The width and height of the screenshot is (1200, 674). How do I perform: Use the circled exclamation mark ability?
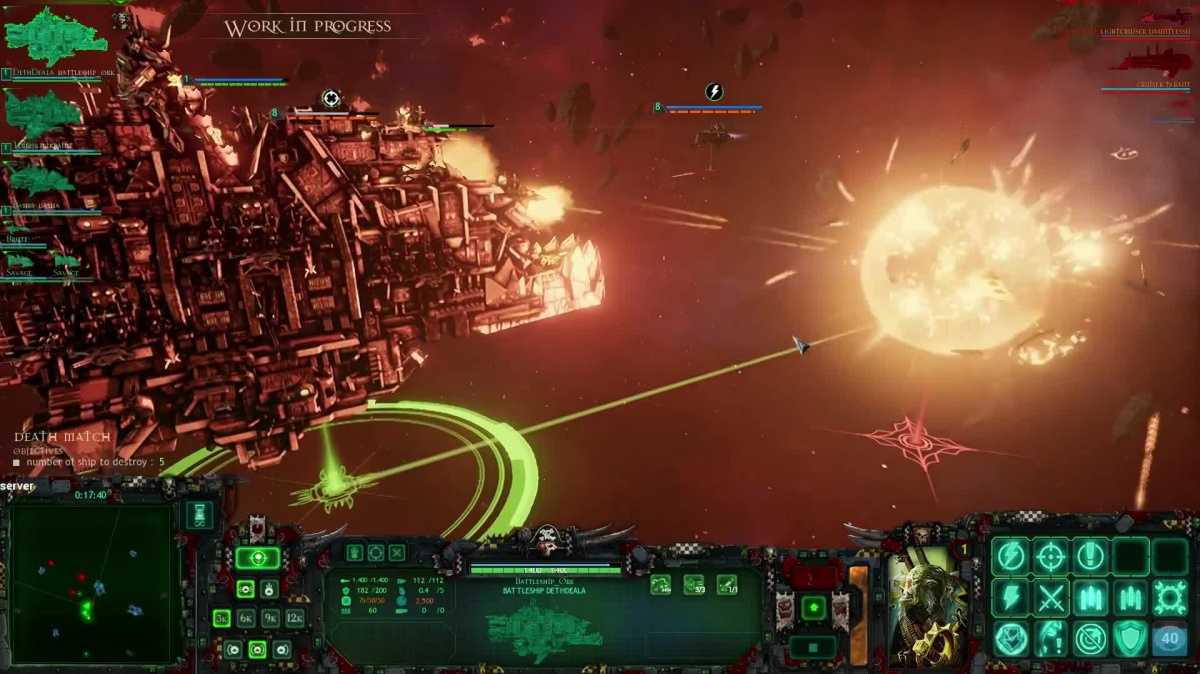(1090, 556)
